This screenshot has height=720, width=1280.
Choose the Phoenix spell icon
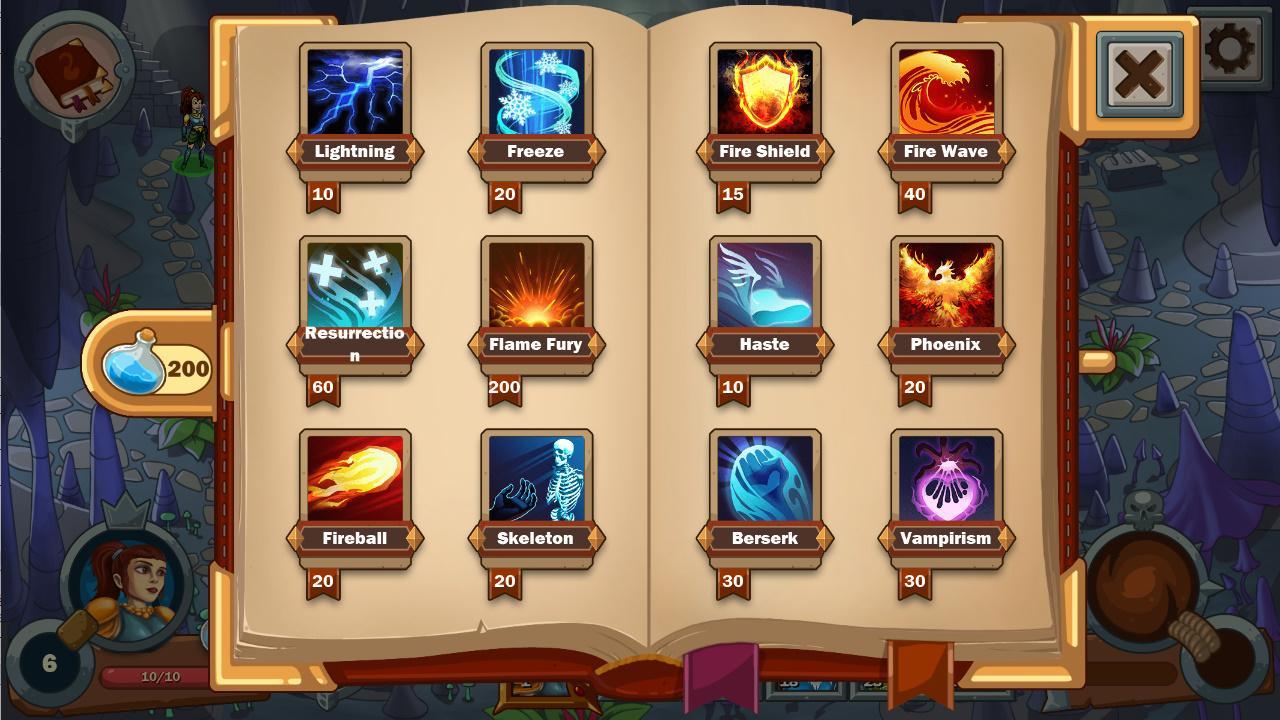point(945,285)
